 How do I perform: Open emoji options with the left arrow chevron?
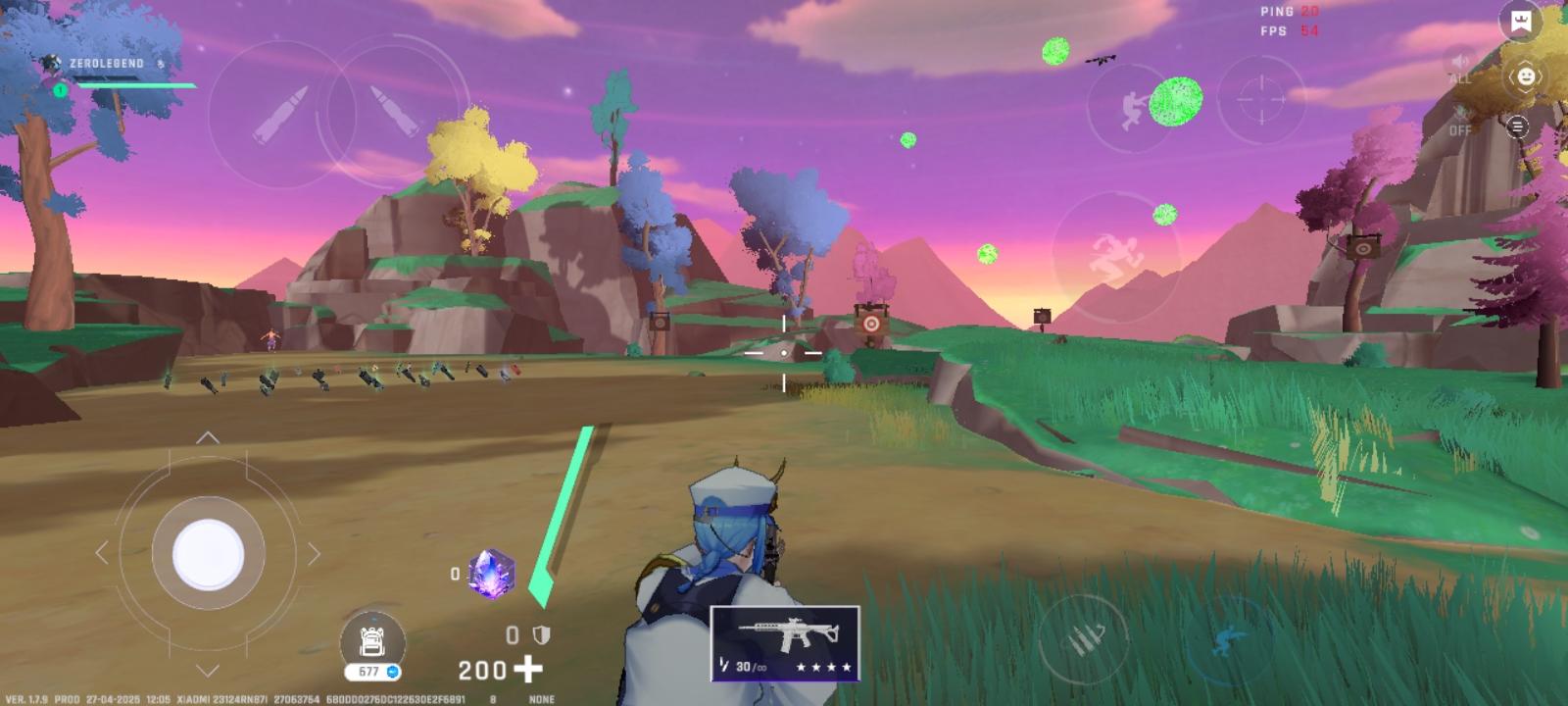pyautogui.click(x=1513, y=77)
